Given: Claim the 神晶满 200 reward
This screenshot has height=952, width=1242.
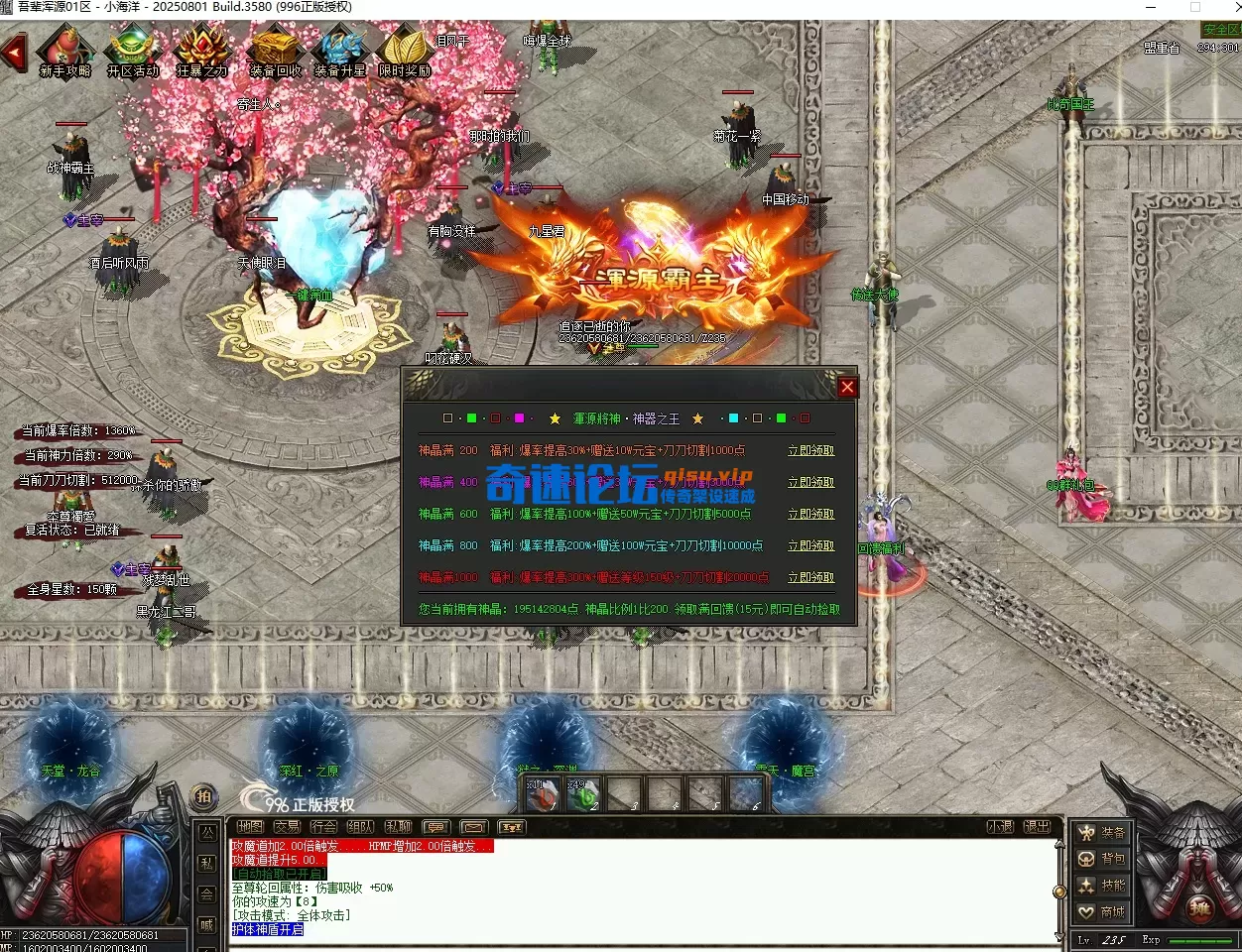Looking at the screenshot, I should click(810, 450).
